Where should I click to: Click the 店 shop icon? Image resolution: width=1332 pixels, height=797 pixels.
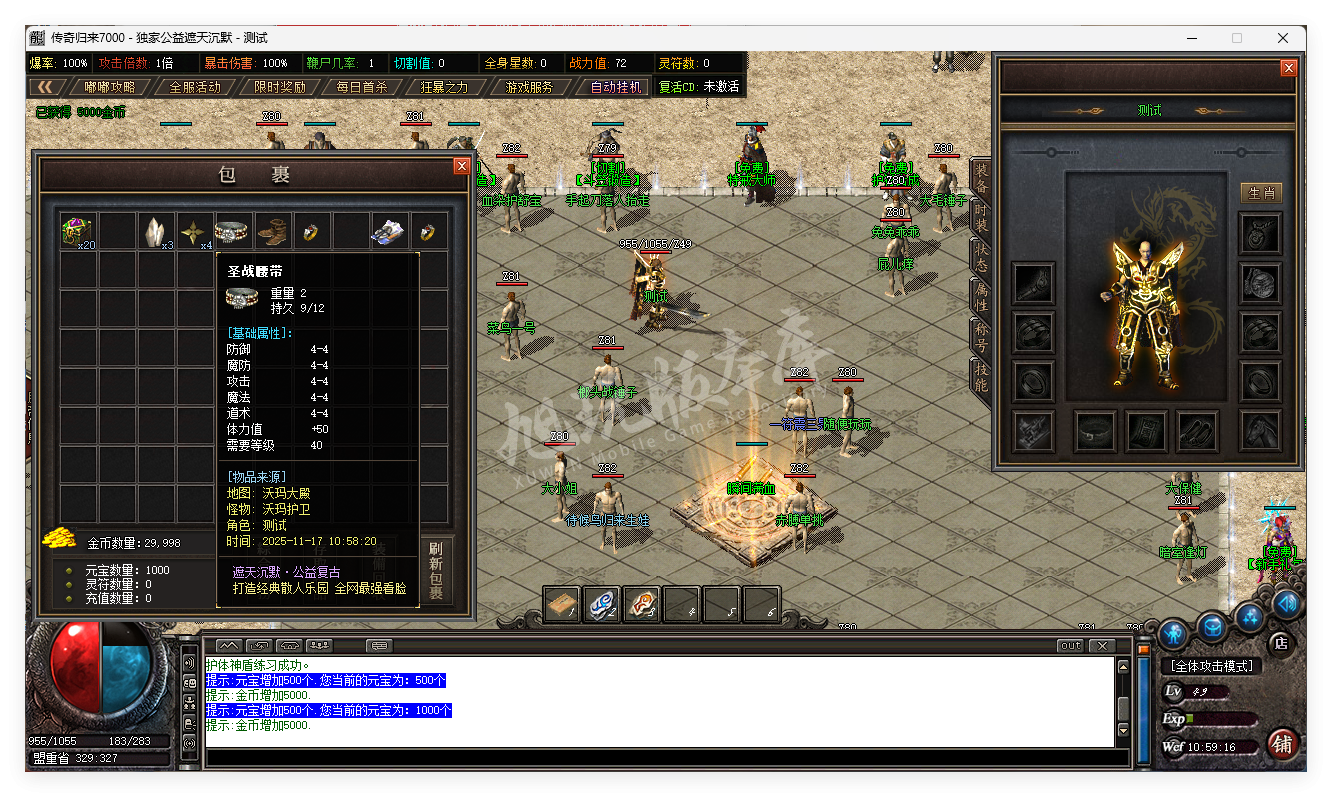(1281, 644)
